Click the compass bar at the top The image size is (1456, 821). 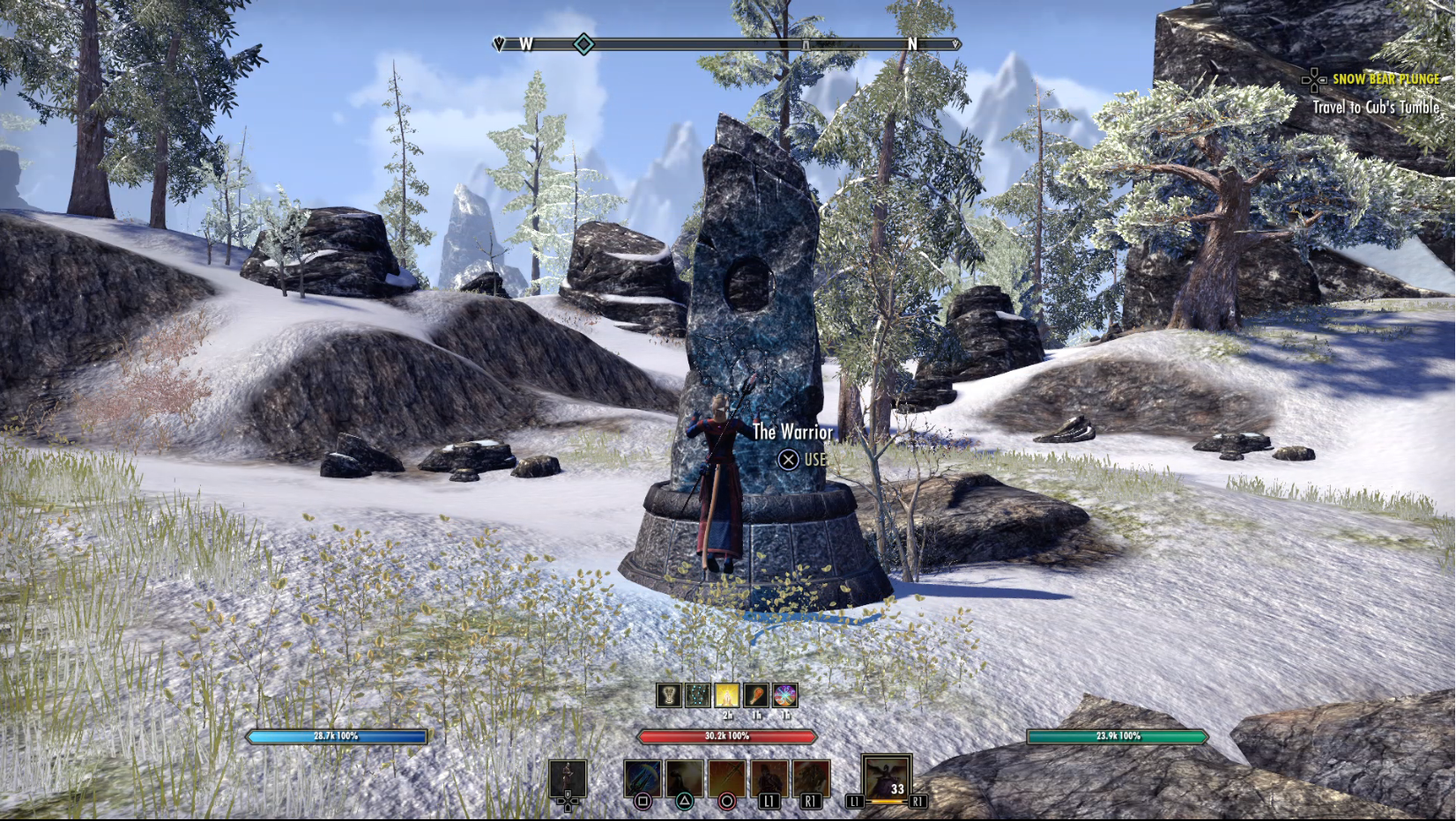[726, 44]
